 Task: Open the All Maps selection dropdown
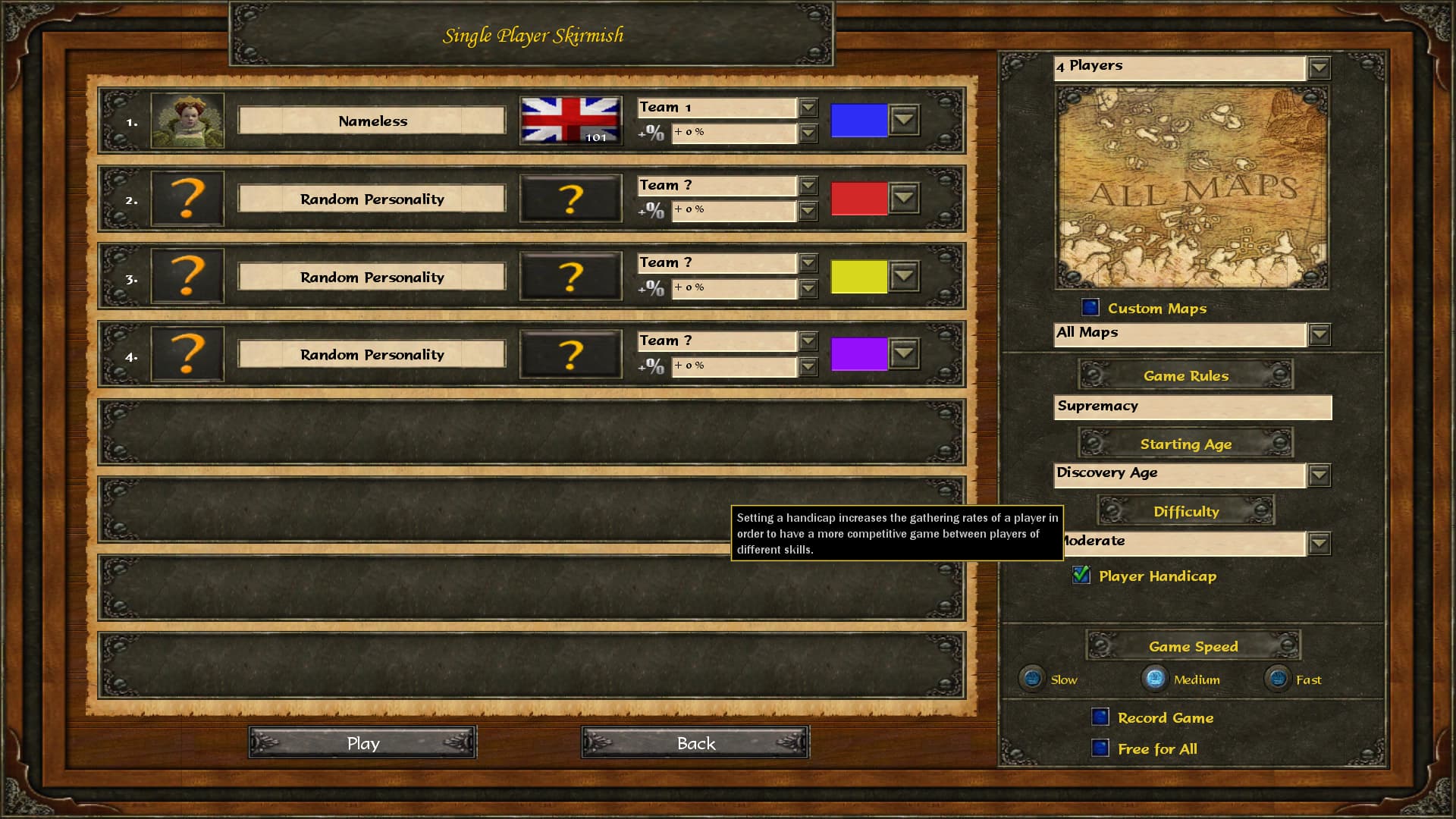1319,334
